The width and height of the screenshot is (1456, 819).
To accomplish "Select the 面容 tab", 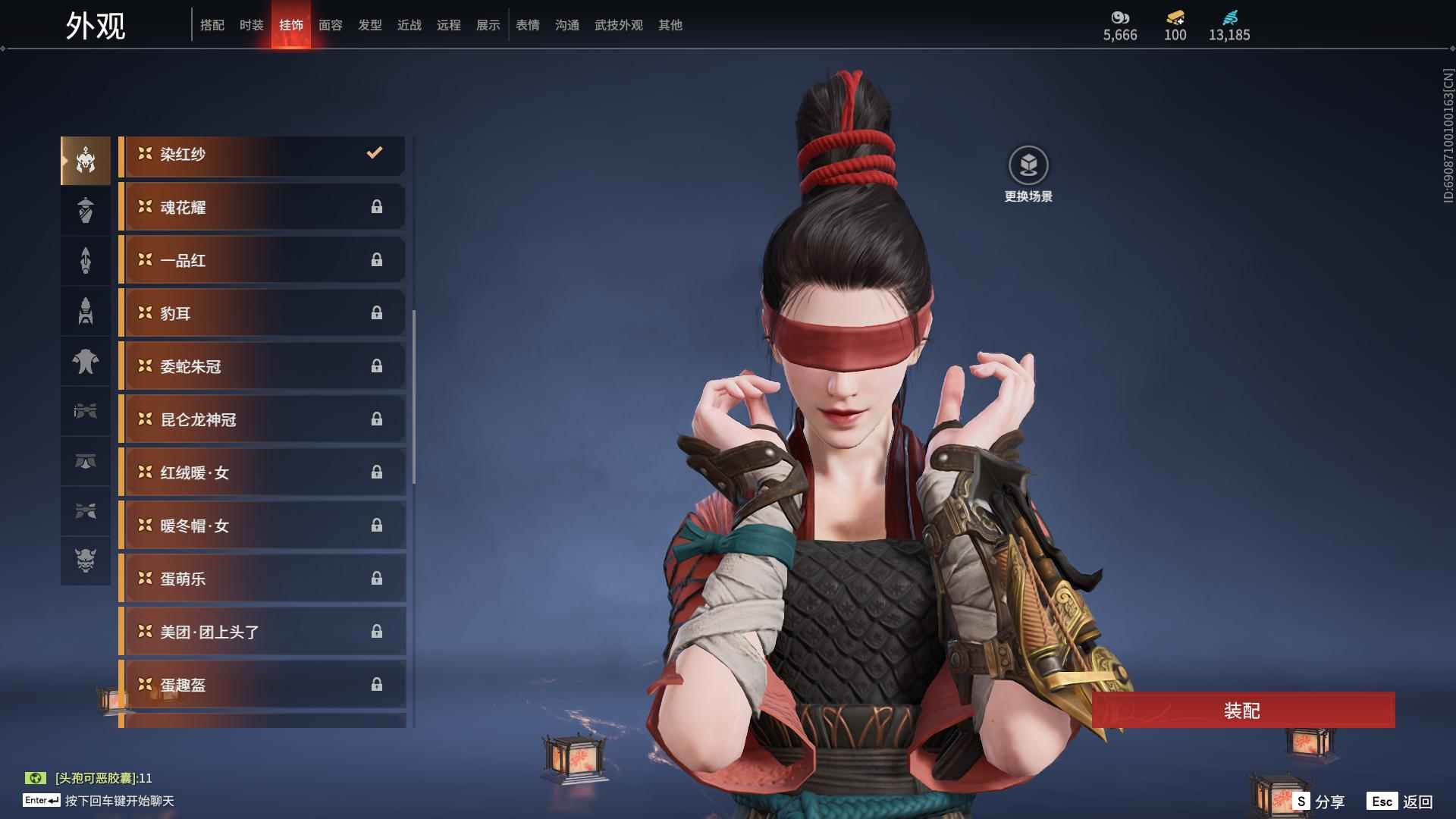I will [x=330, y=25].
